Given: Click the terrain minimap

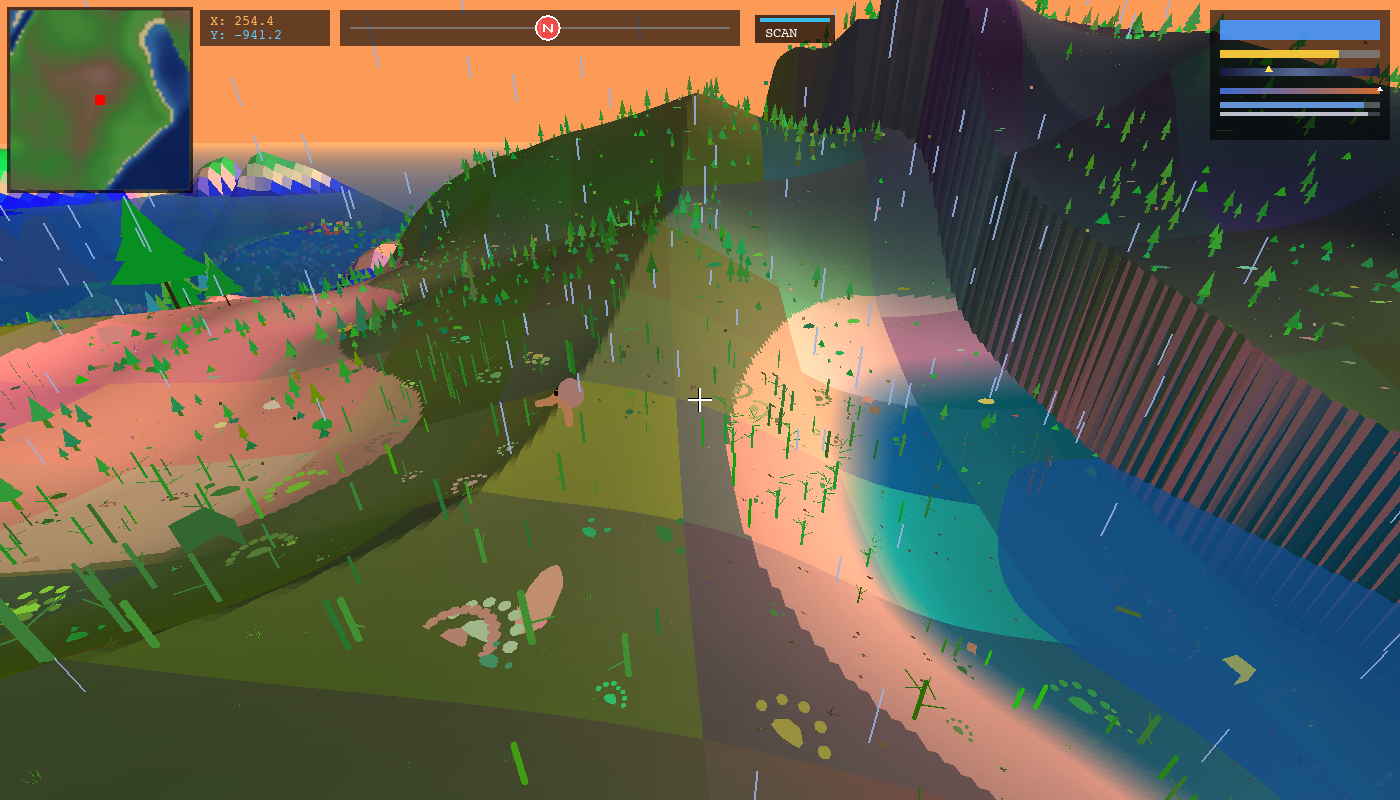Looking at the screenshot, I should coord(100,100).
